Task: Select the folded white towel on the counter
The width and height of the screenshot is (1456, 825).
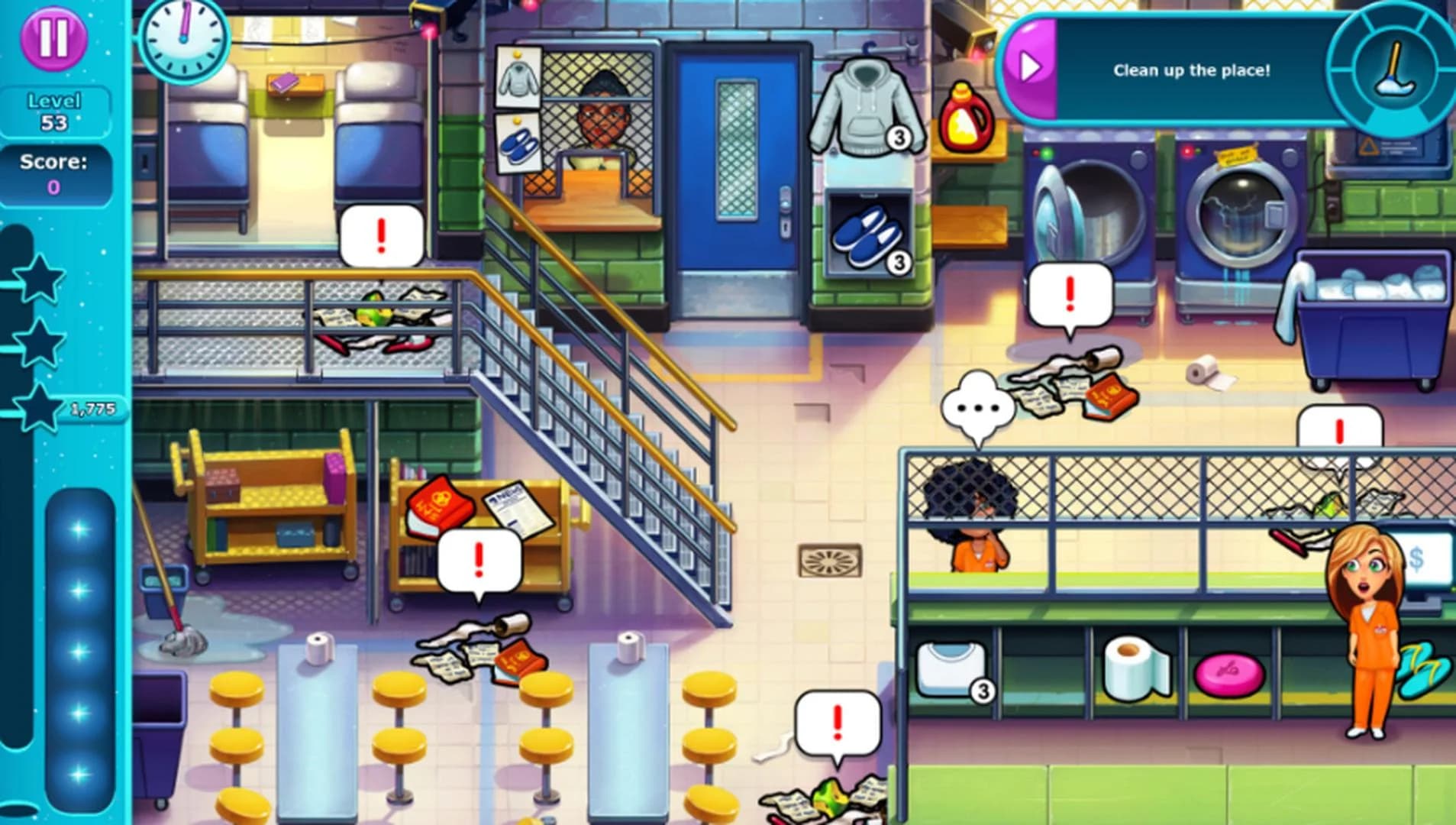Action: (951, 668)
